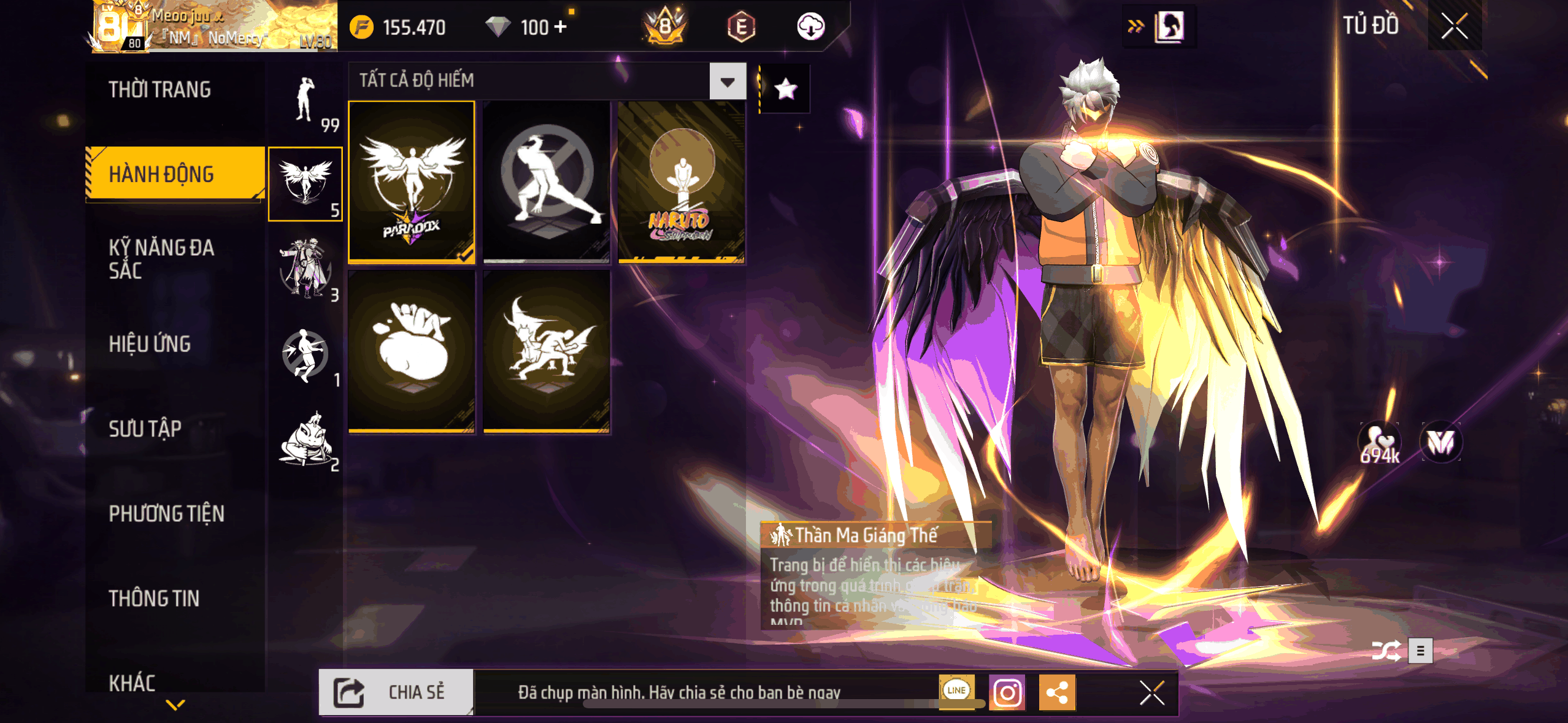Screen dimensions: 1568x723
Task: Open the THÔNG TIN tab
Action: 154,599
